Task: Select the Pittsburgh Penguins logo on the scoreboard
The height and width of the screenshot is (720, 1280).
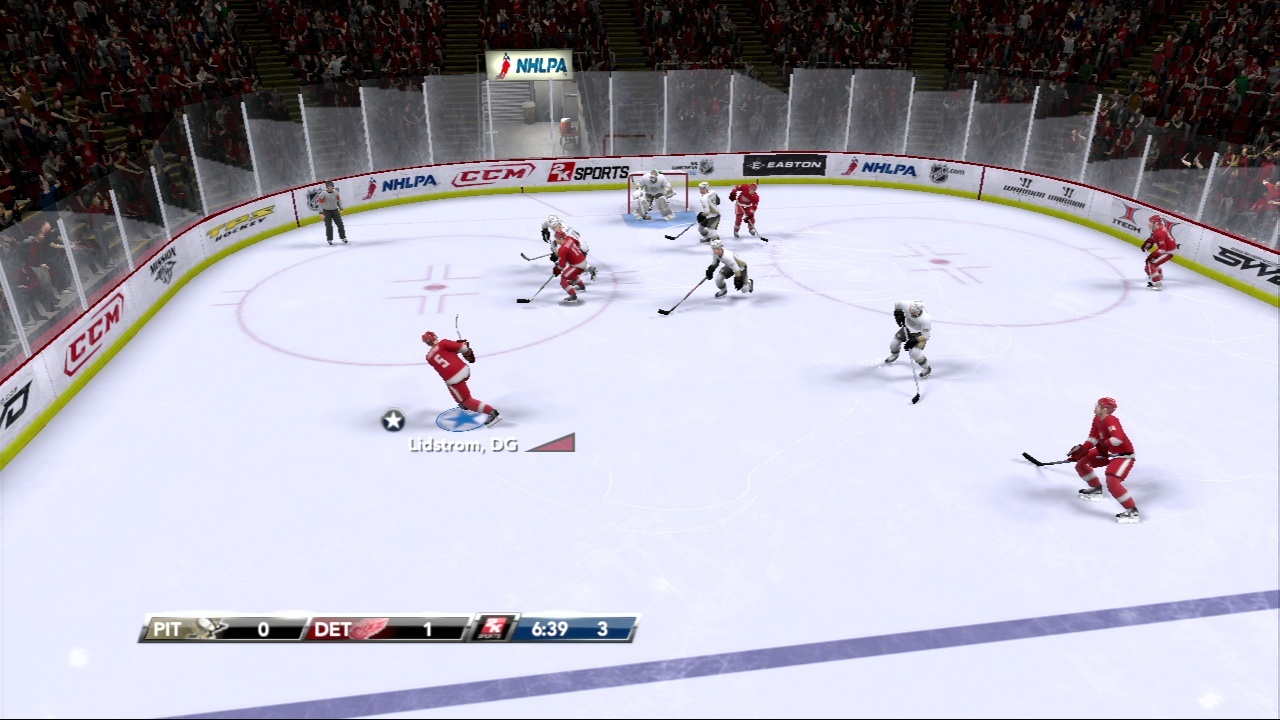Action: coord(207,629)
